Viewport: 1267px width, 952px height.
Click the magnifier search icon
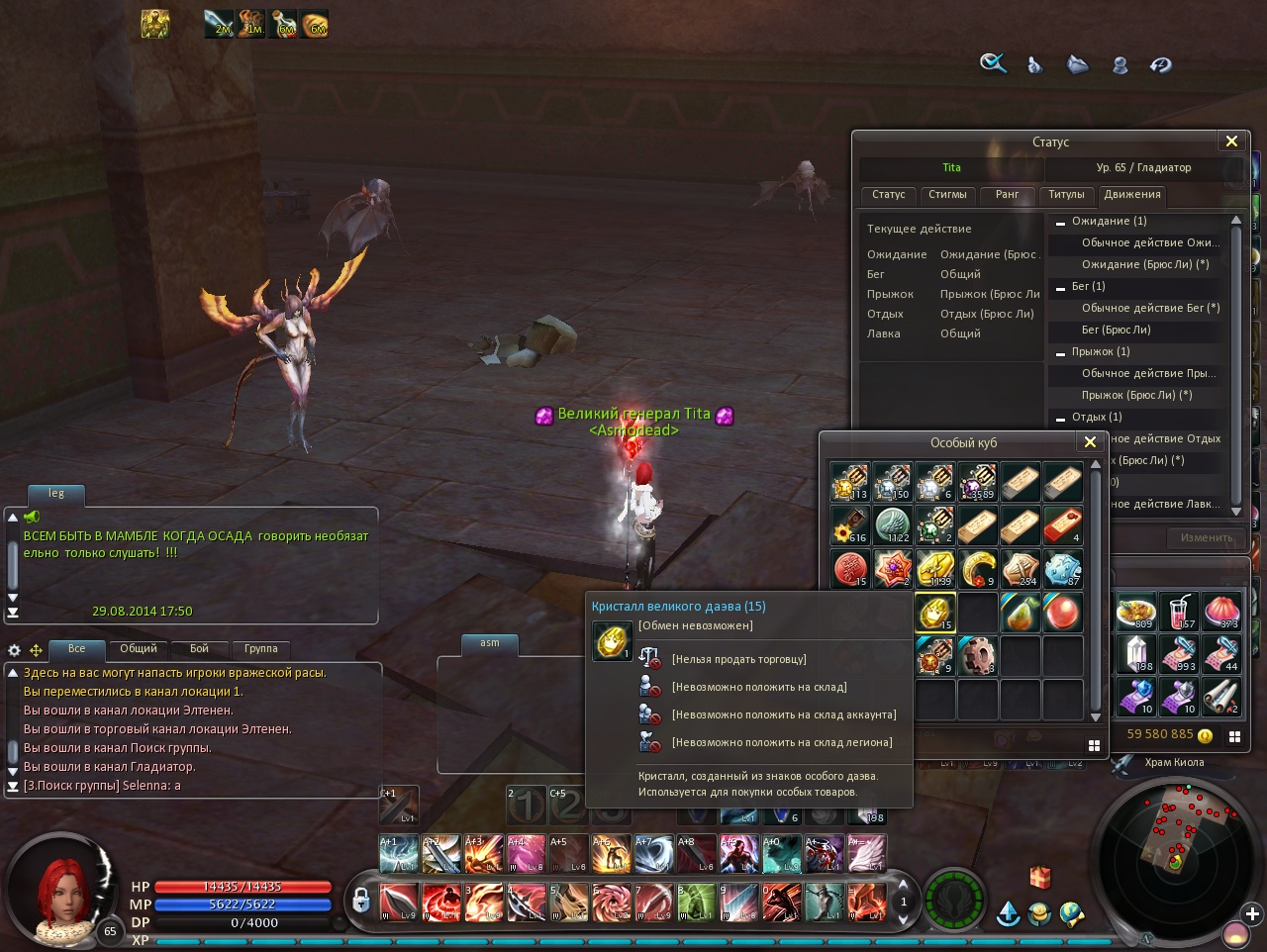click(x=992, y=64)
